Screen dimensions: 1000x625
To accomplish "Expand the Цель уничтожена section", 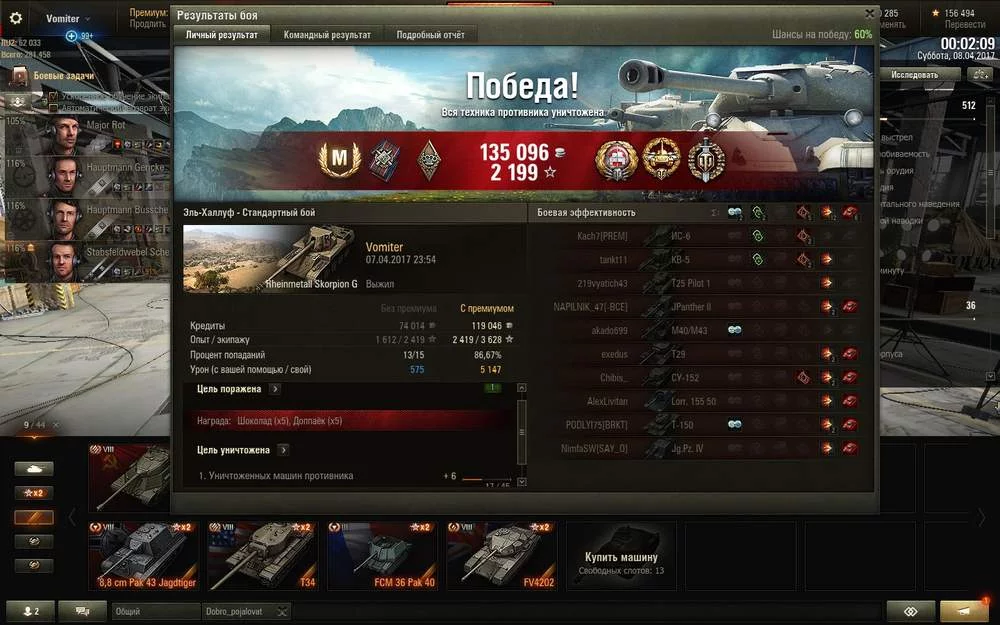I will click(283, 450).
